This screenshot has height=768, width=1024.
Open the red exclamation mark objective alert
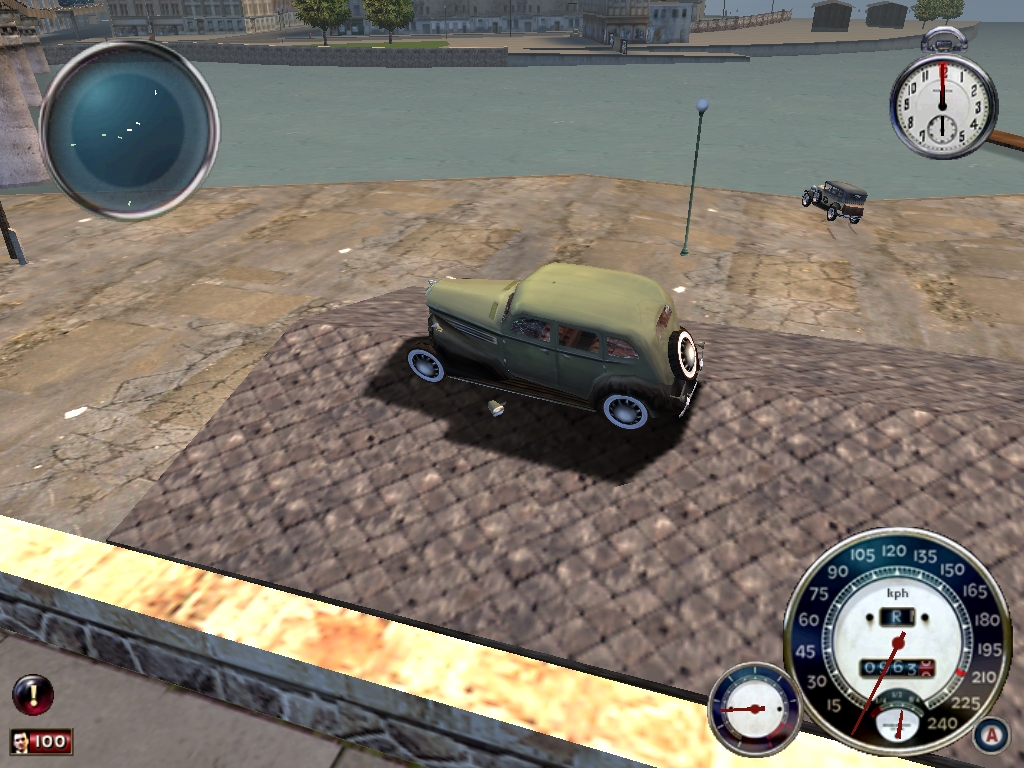point(32,694)
